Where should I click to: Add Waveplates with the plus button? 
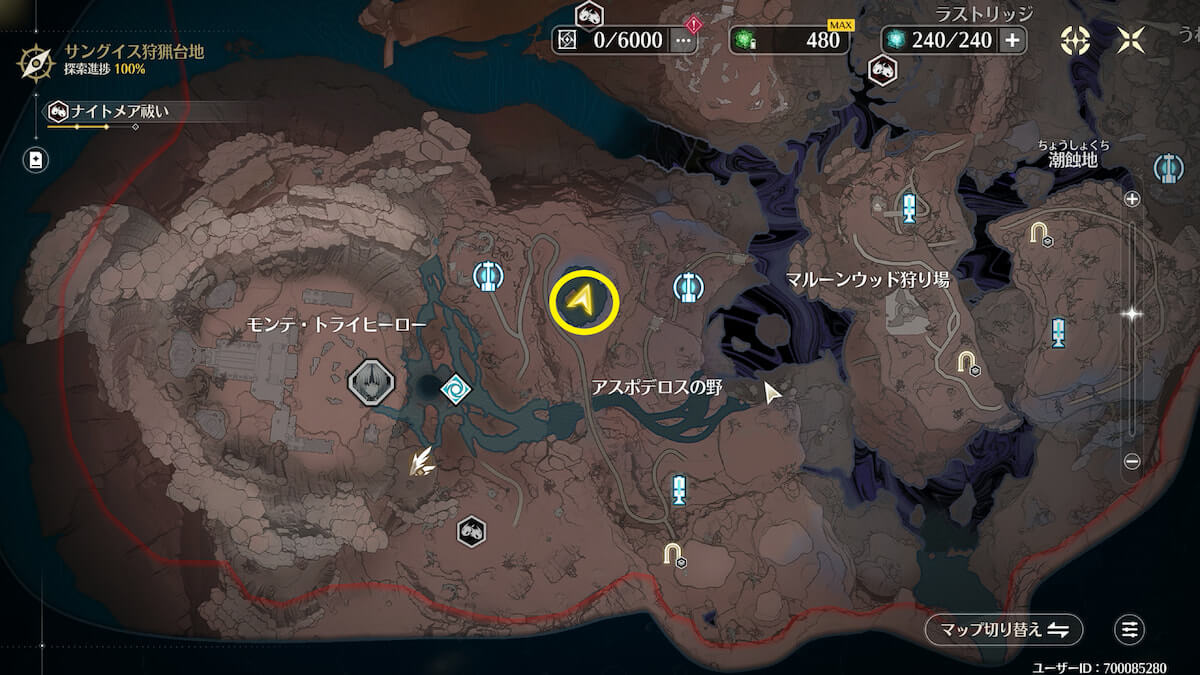point(1012,40)
